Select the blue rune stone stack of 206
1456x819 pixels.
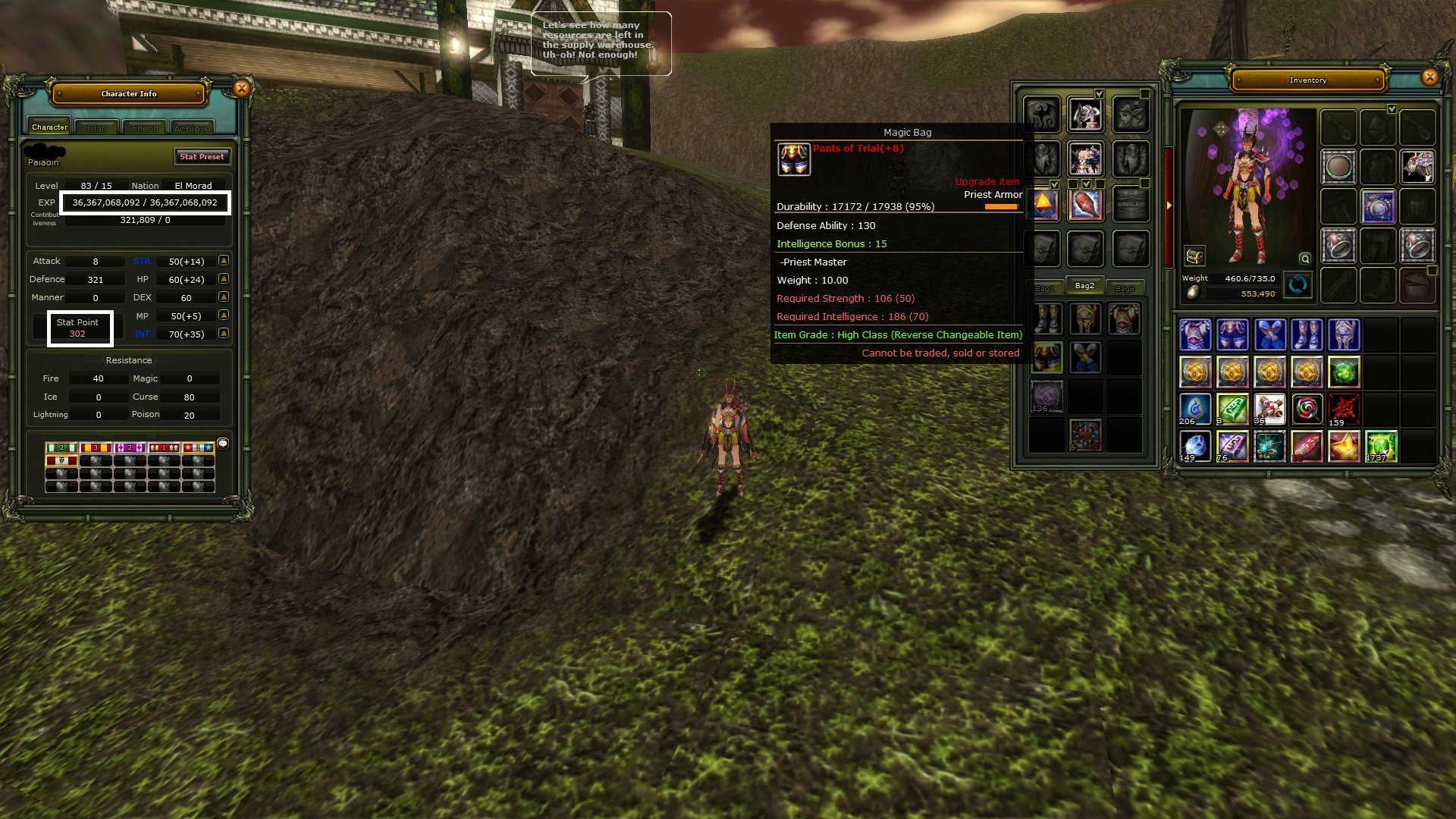[x=1195, y=409]
